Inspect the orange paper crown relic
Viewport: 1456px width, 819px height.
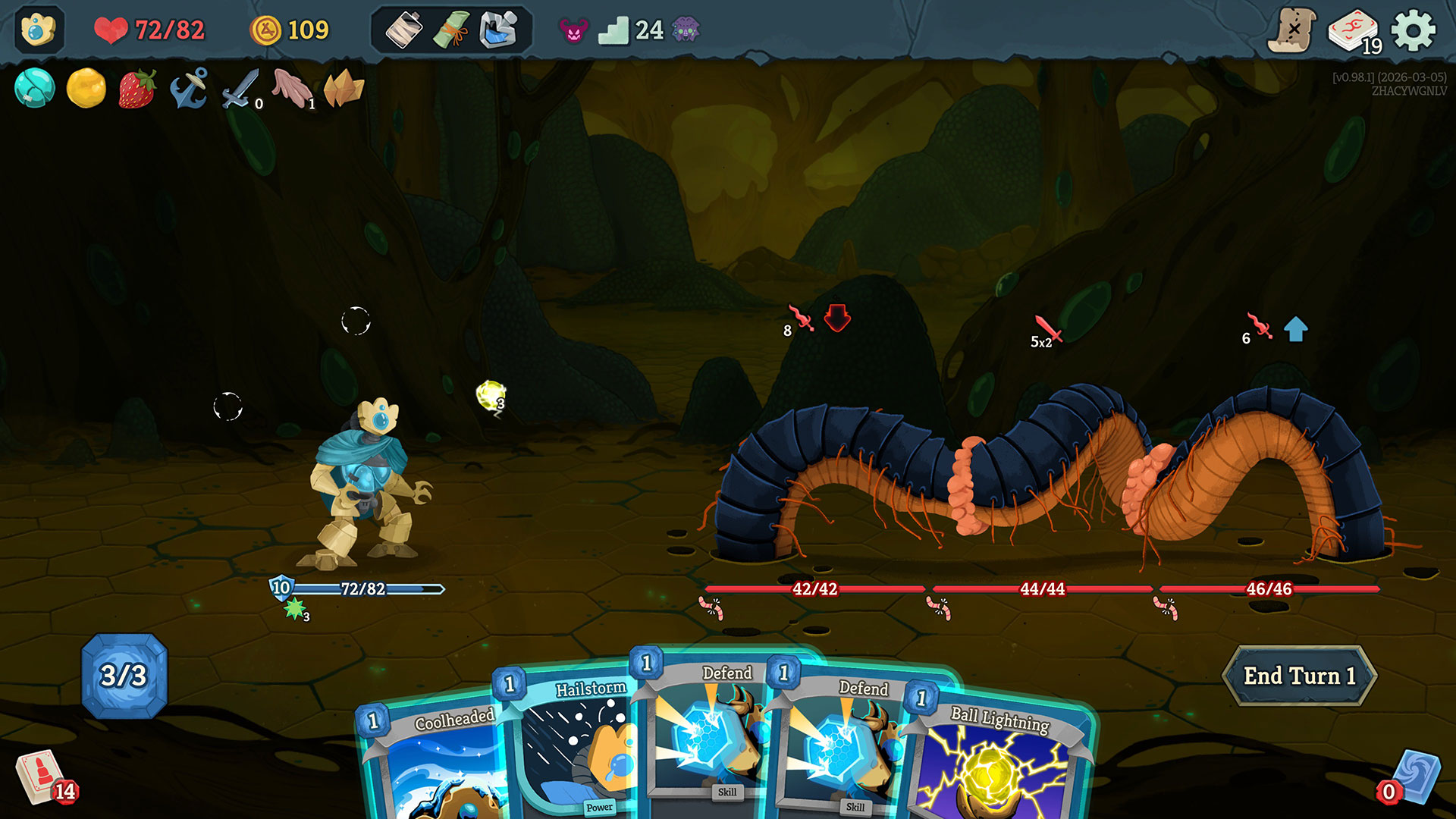pyautogui.click(x=344, y=88)
